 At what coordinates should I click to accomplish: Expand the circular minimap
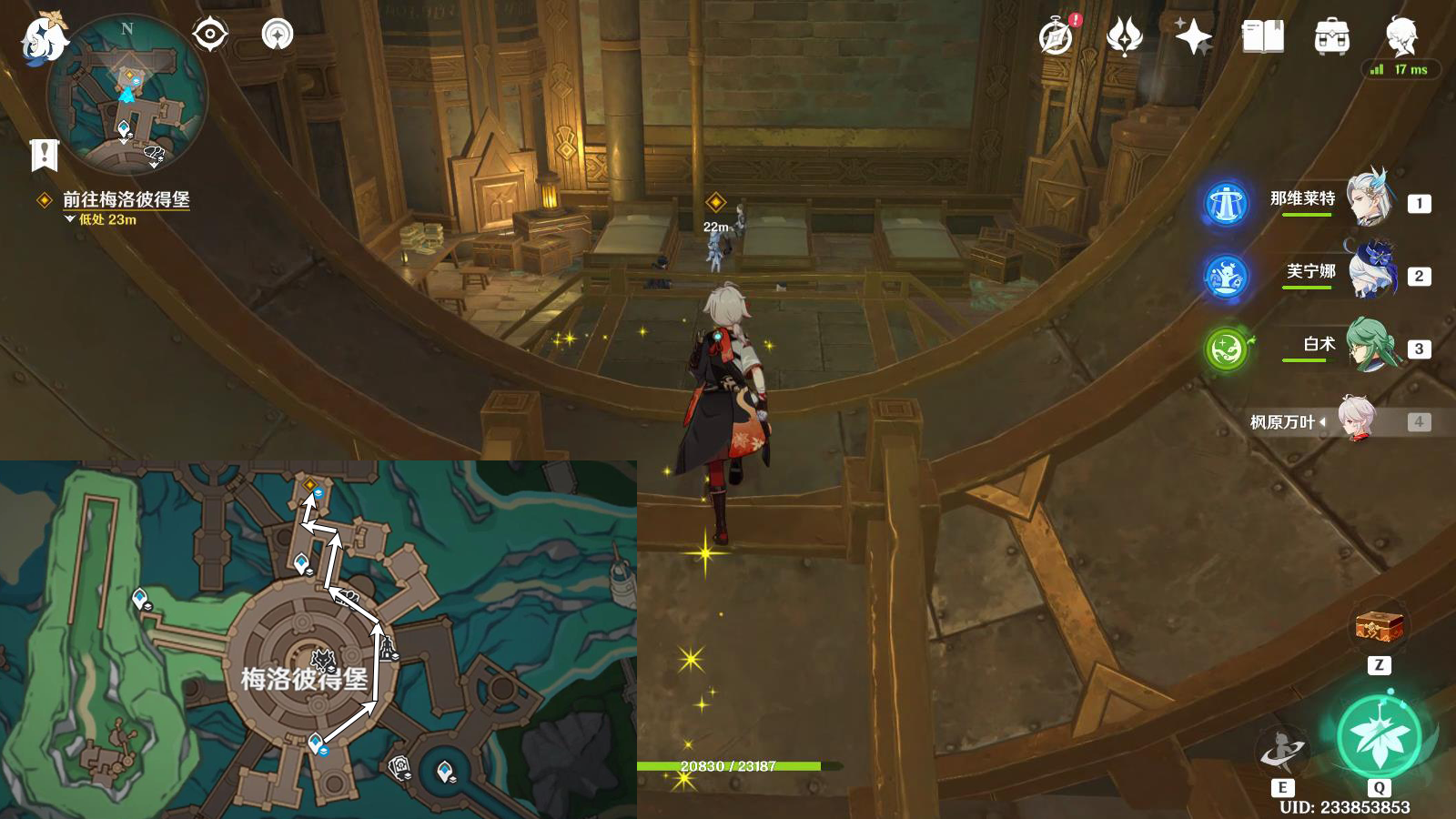127,95
